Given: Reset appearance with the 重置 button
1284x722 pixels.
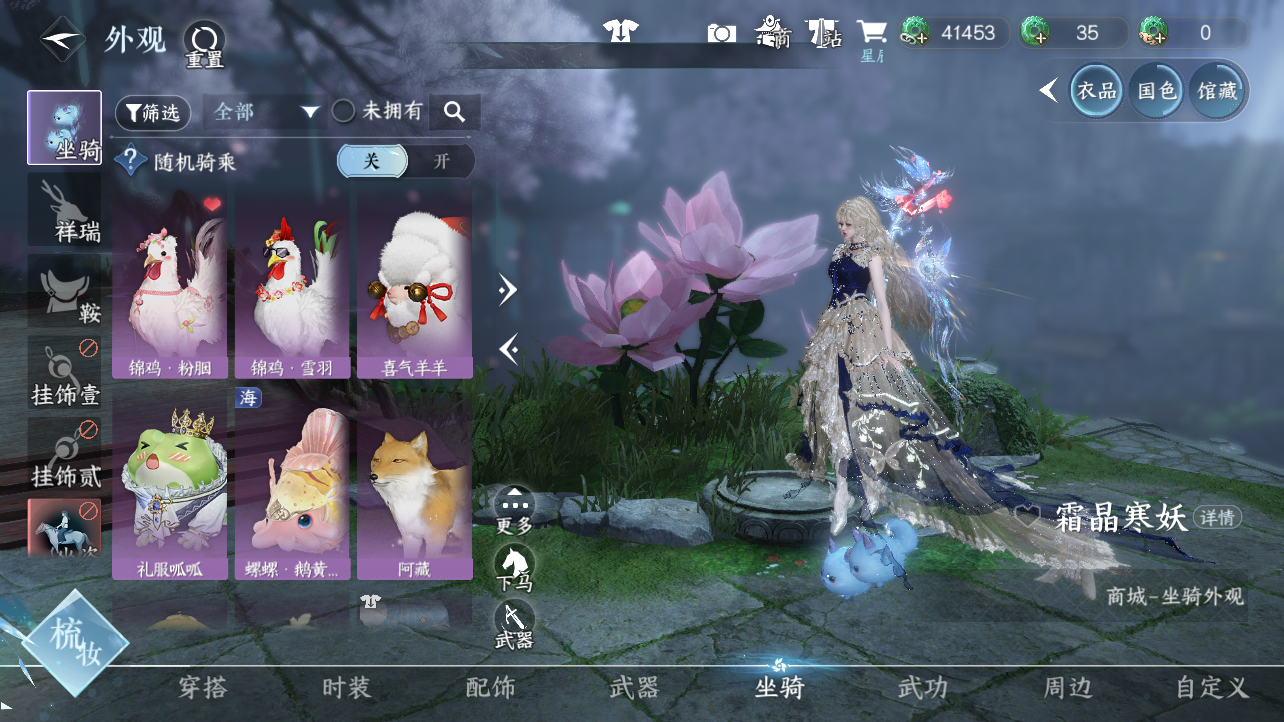Looking at the screenshot, I should [204, 43].
